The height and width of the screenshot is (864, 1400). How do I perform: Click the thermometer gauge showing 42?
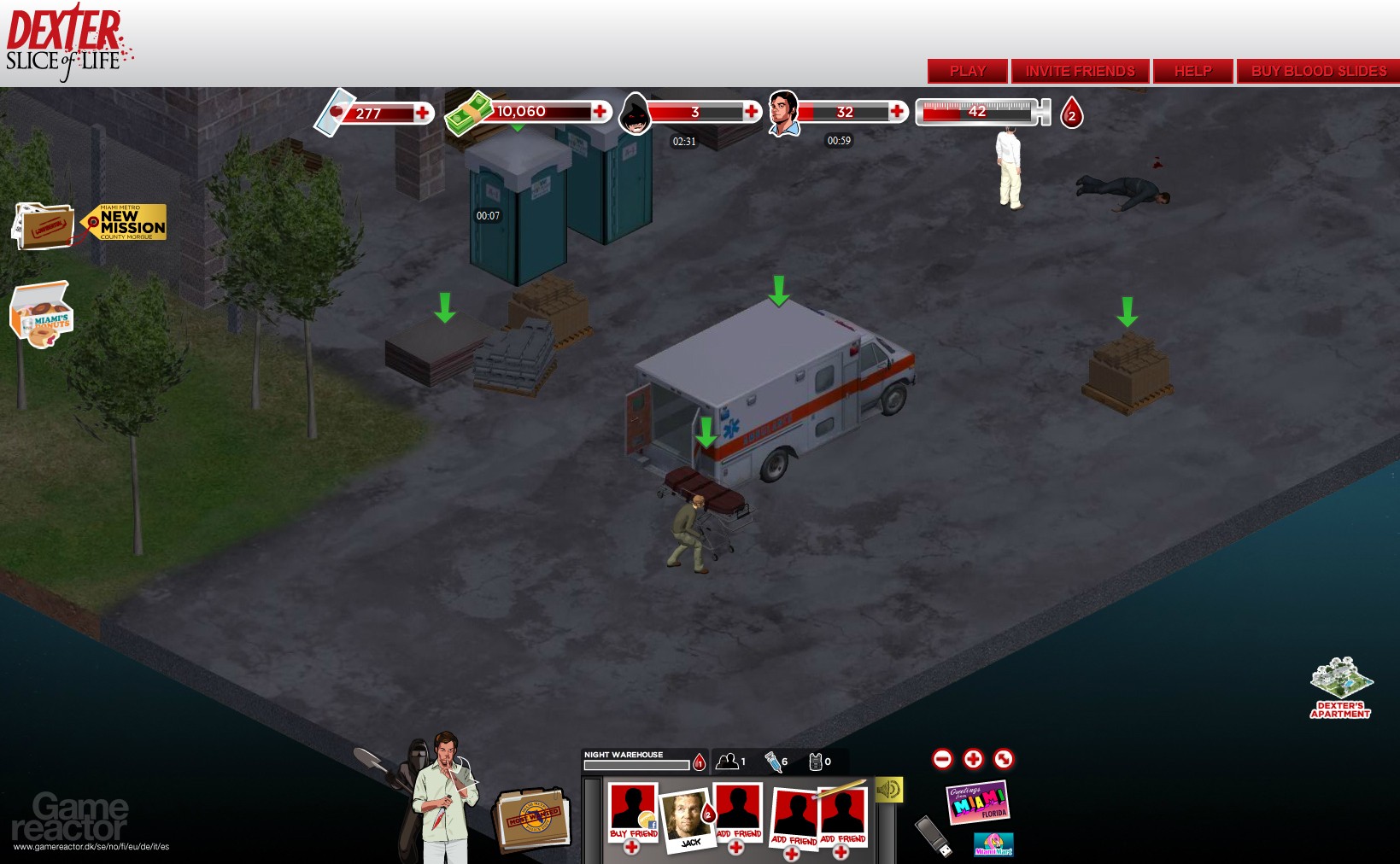point(978,111)
